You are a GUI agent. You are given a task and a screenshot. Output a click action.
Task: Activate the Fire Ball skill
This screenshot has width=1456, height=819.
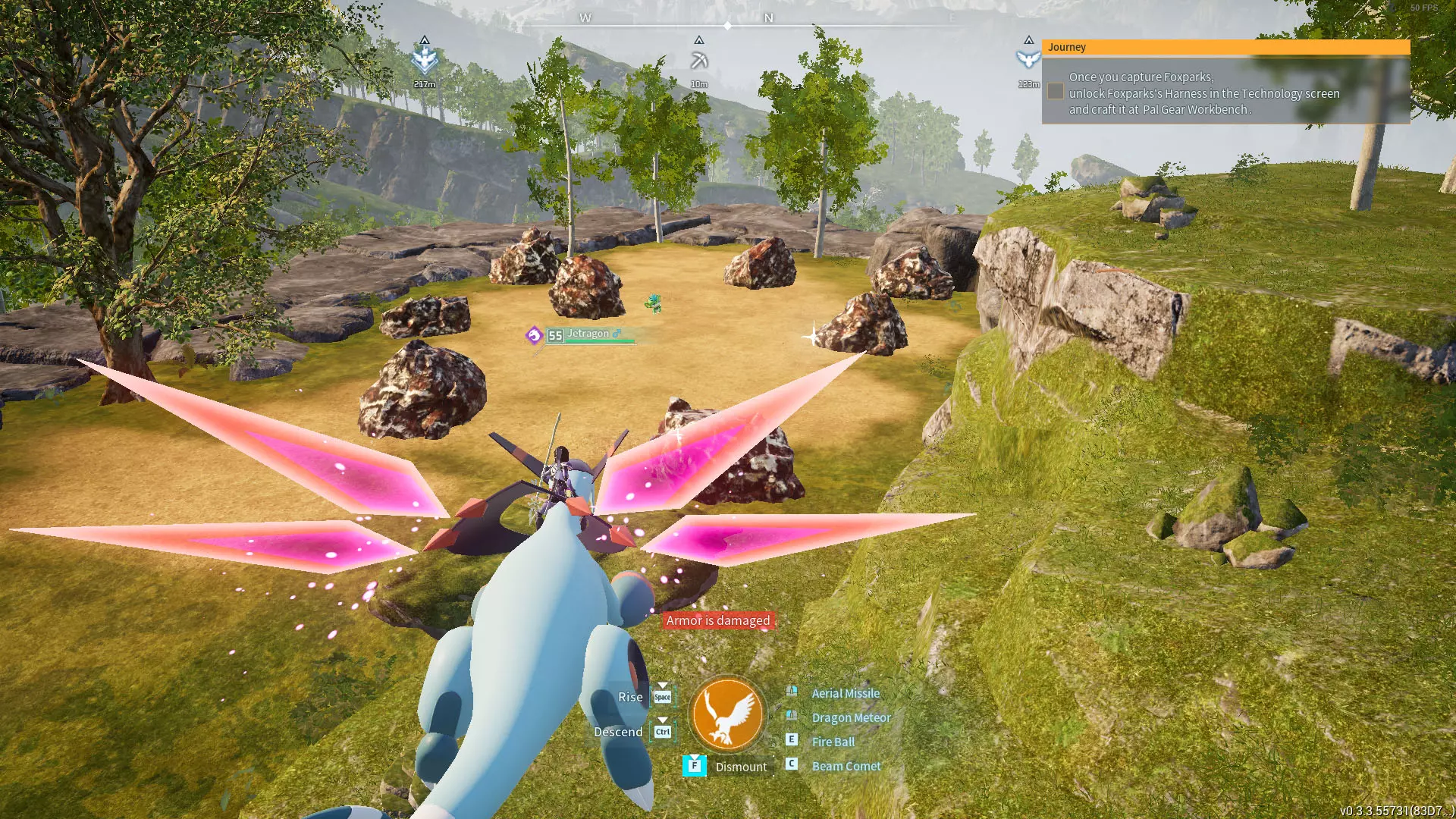(833, 742)
